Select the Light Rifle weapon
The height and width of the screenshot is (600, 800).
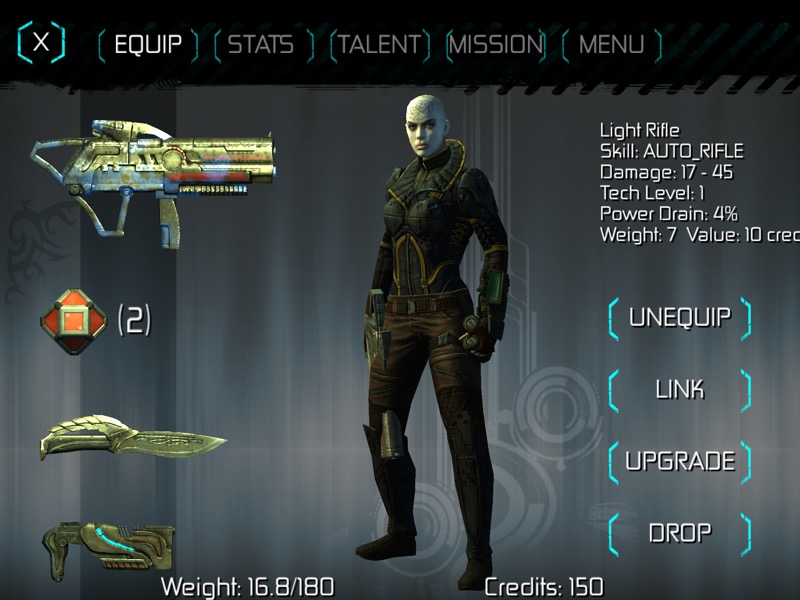[x=140, y=173]
